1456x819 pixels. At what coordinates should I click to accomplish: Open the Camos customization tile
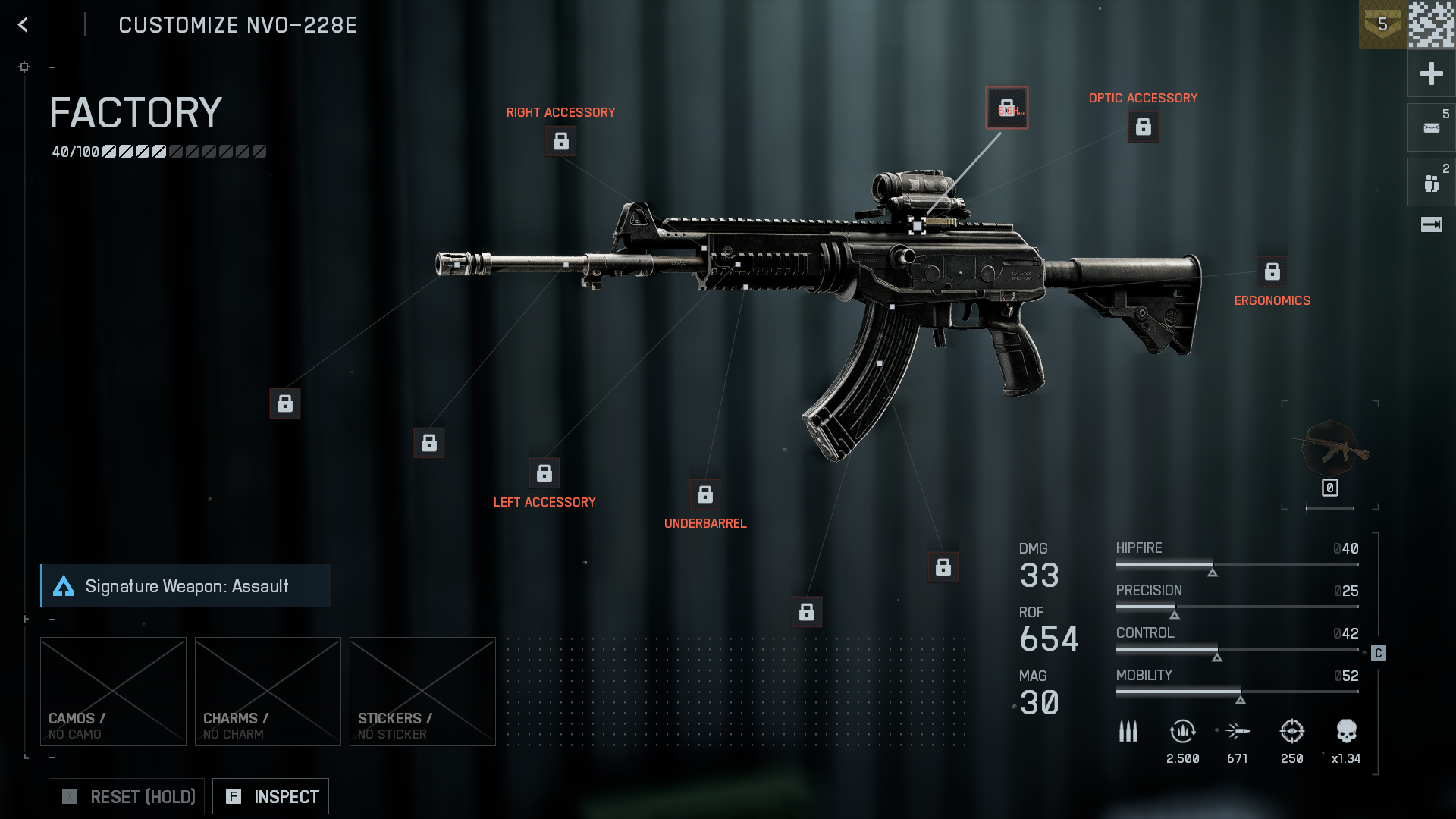[x=113, y=691]
